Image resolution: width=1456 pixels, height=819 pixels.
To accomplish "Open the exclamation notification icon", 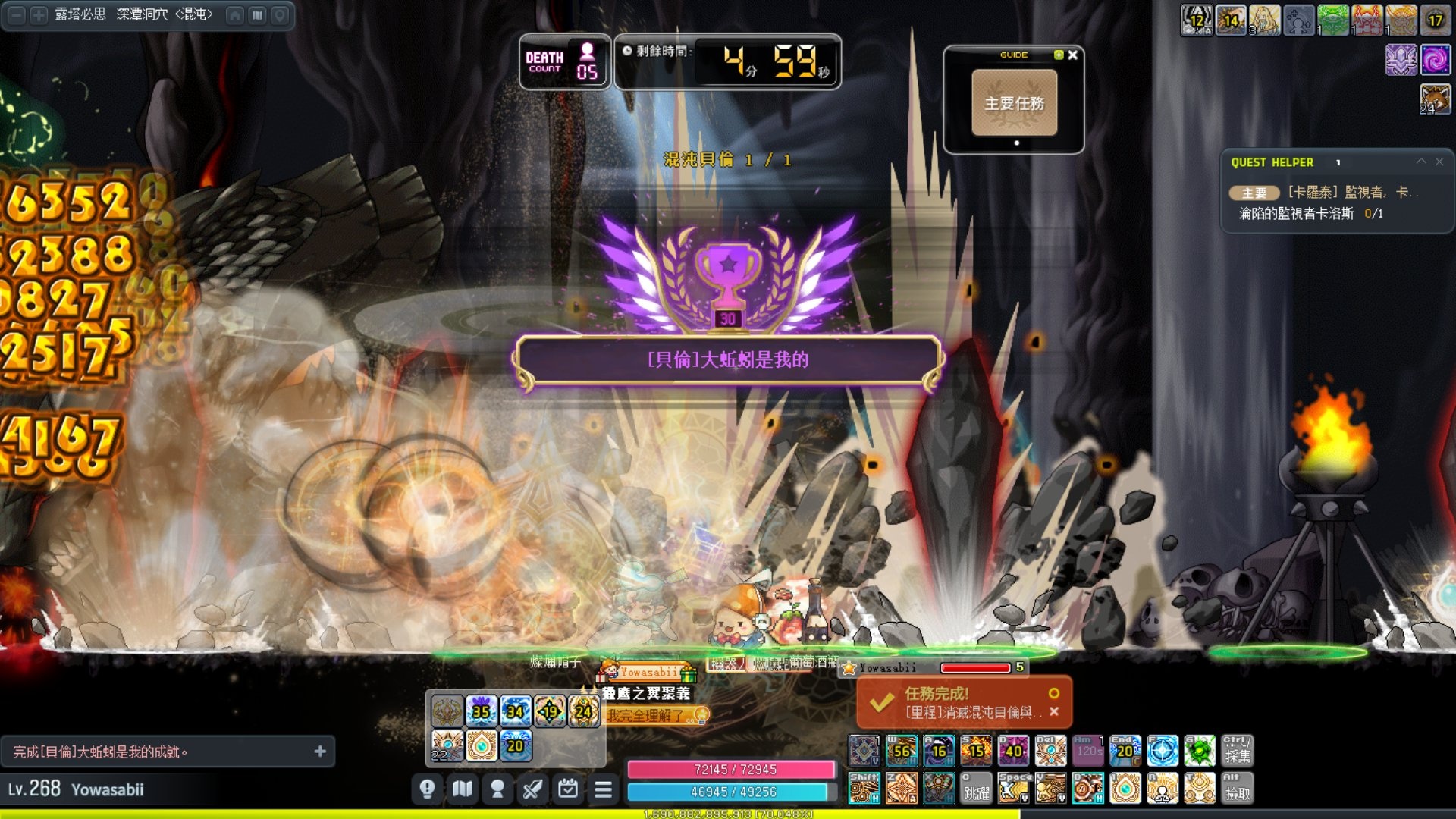I will coord(427,789).
